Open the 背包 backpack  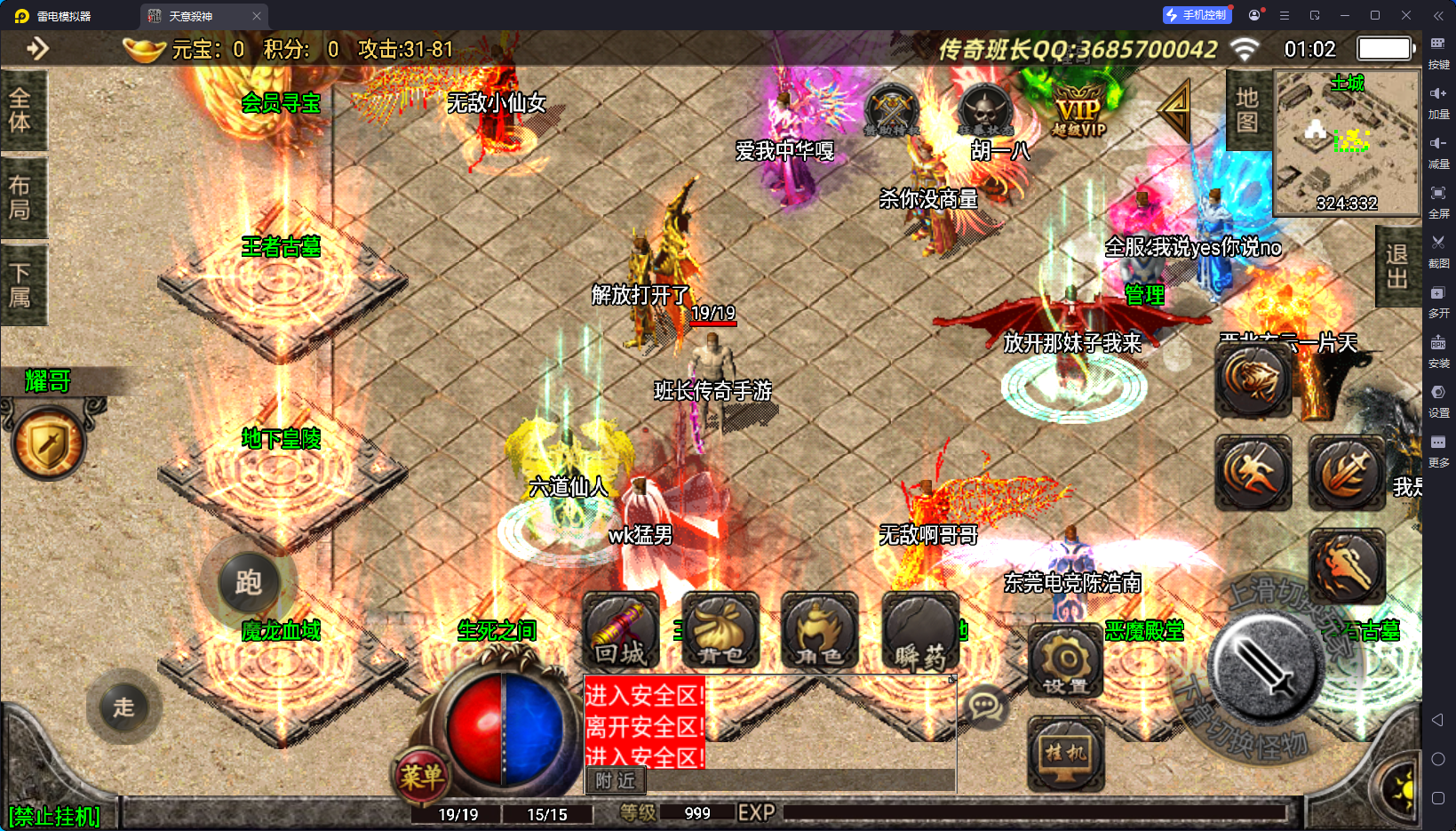tap(720, 631)
